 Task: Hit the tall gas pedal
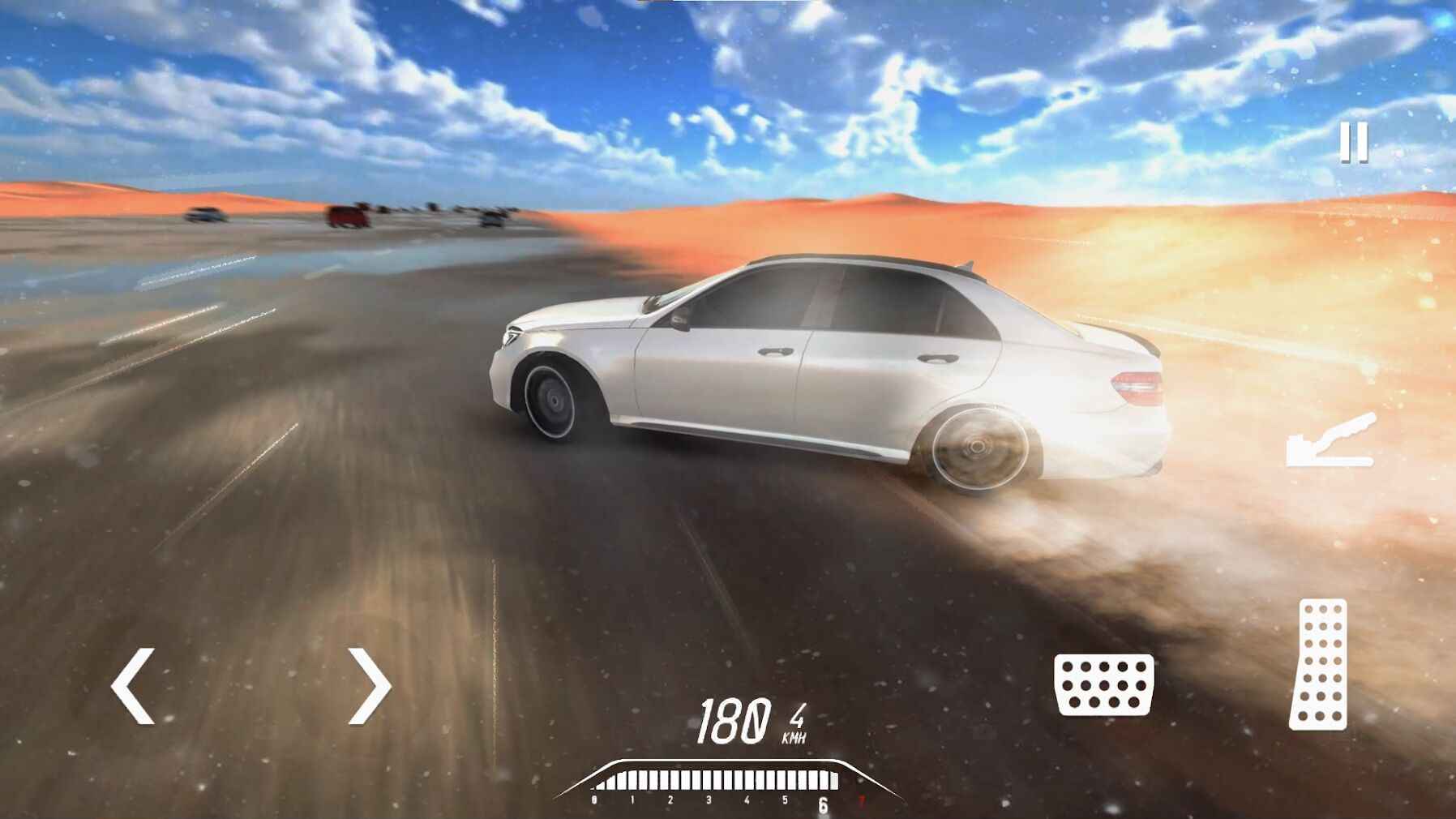(1319, 664)
